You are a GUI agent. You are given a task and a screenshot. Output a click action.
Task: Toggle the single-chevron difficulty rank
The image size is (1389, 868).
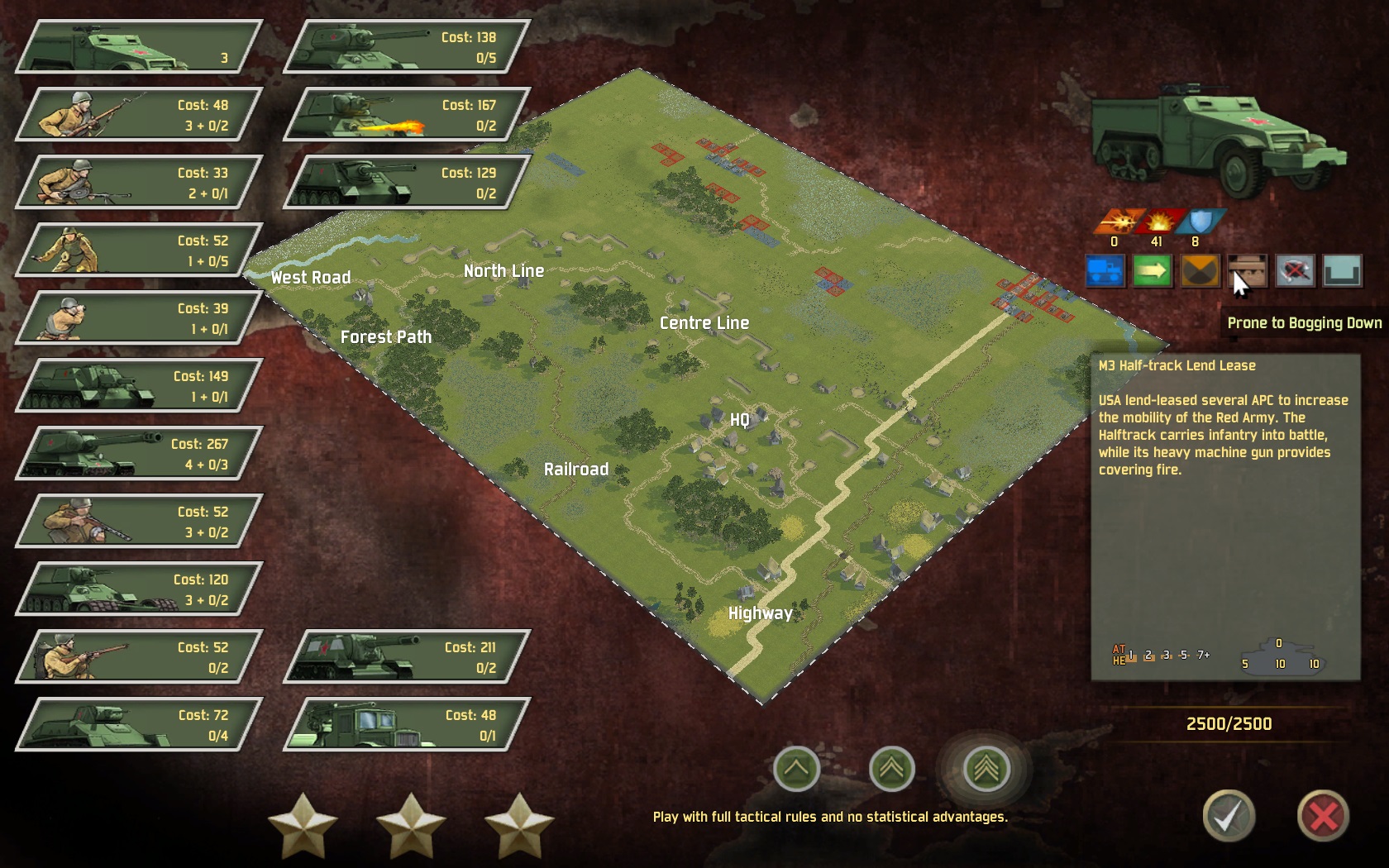click(796, 768)
